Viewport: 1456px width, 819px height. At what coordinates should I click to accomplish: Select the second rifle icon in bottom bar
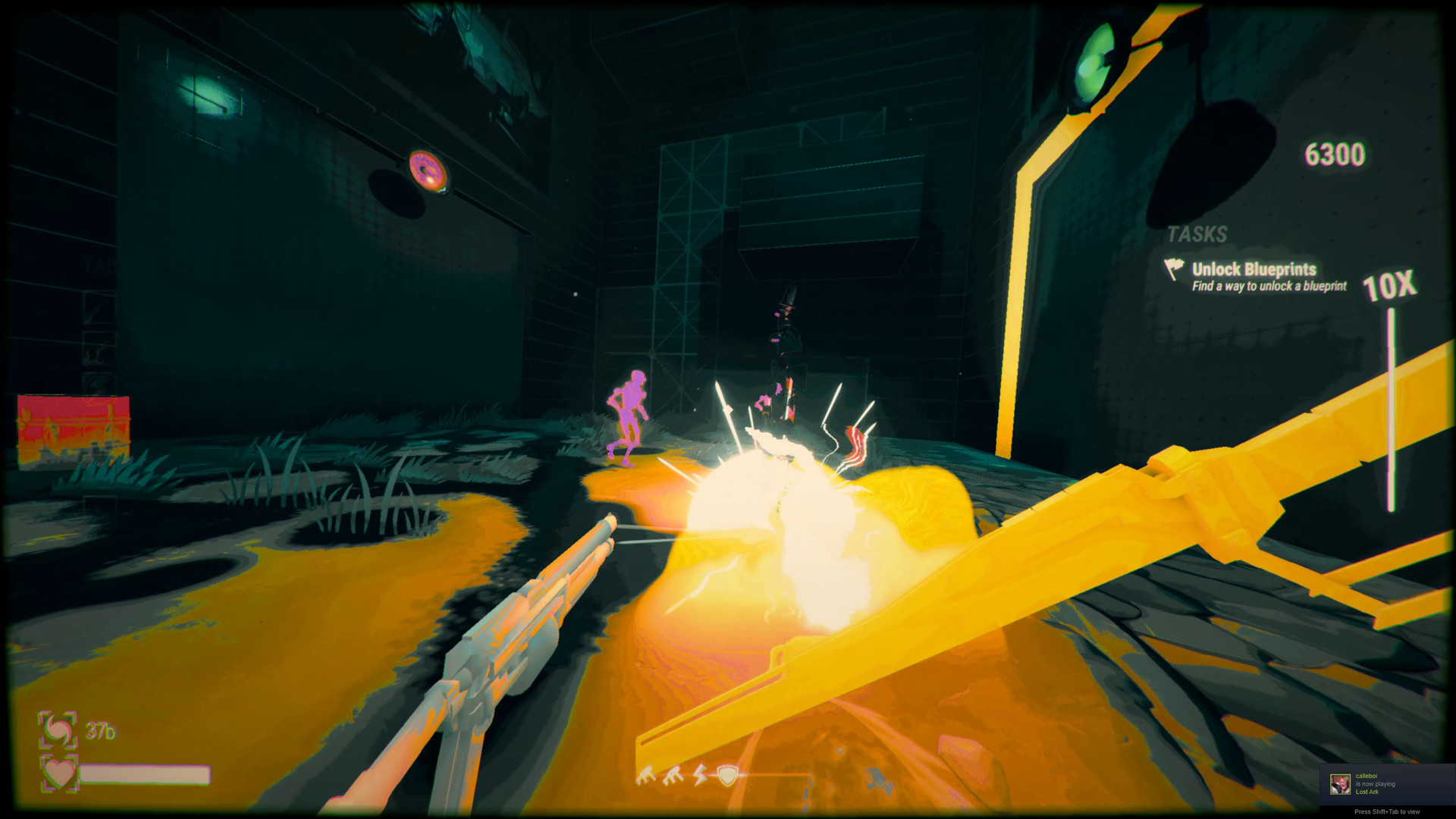click(x=672, y=773)
